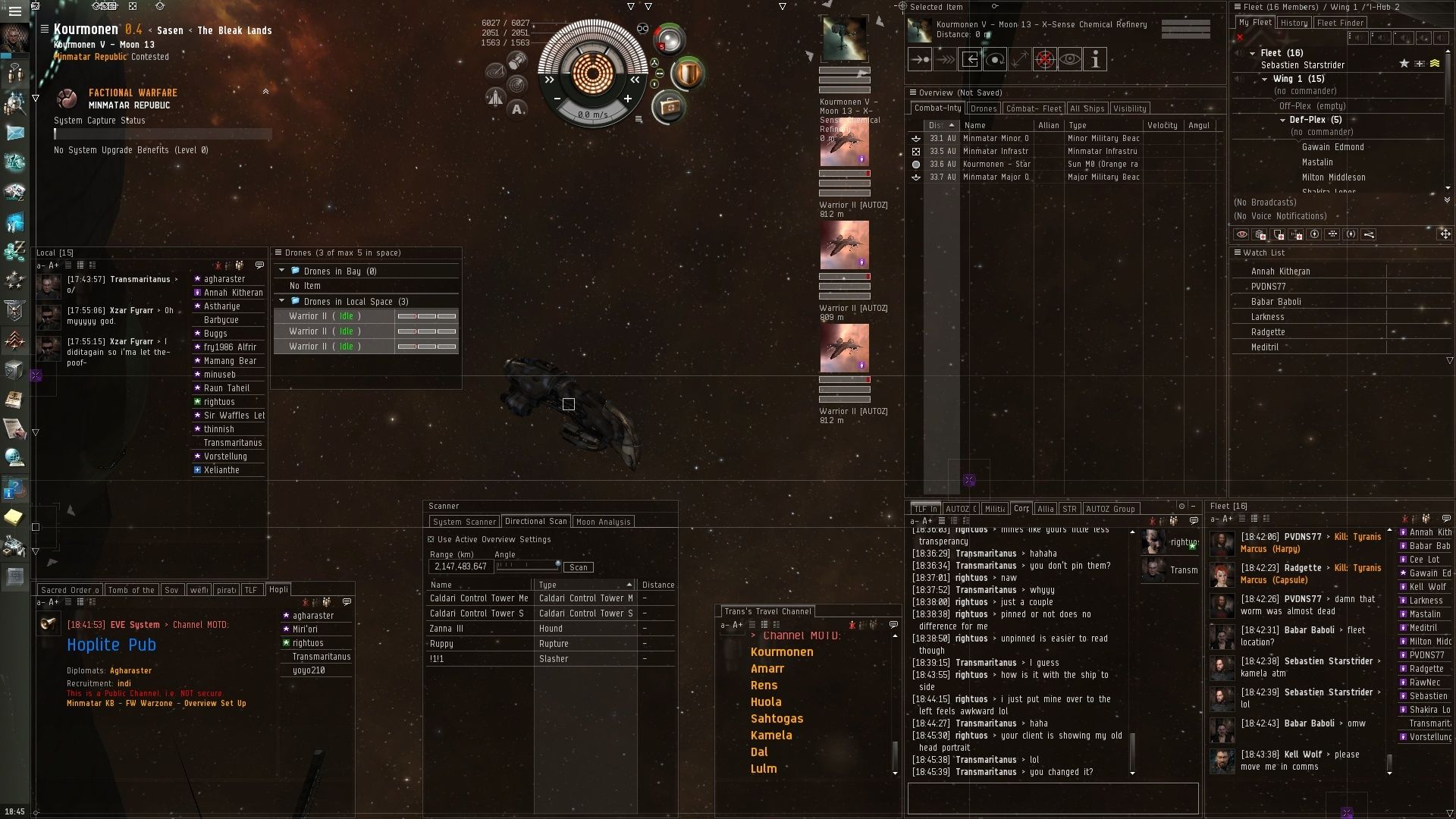Select the Drones overview tab

983,108
